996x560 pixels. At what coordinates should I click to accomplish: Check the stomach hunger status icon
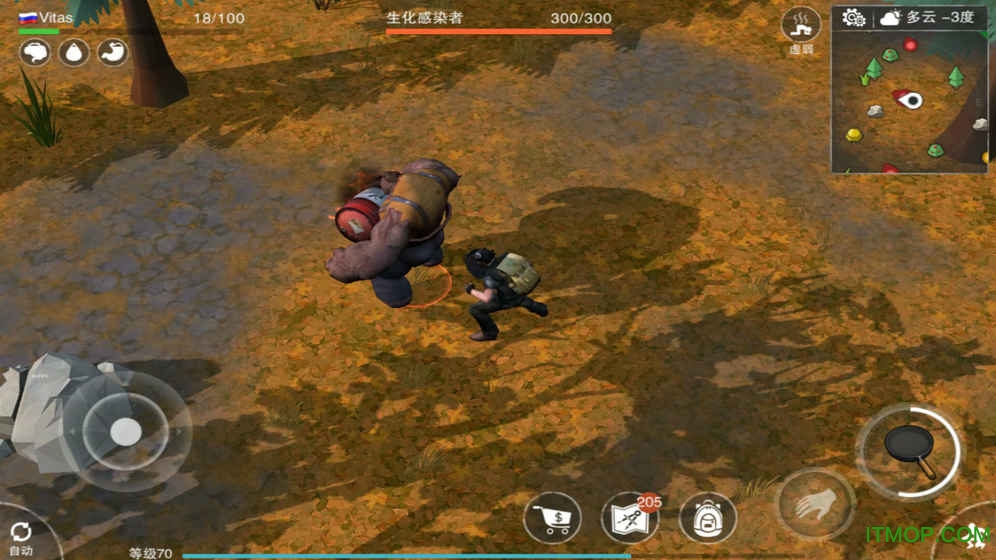point(113,52)
